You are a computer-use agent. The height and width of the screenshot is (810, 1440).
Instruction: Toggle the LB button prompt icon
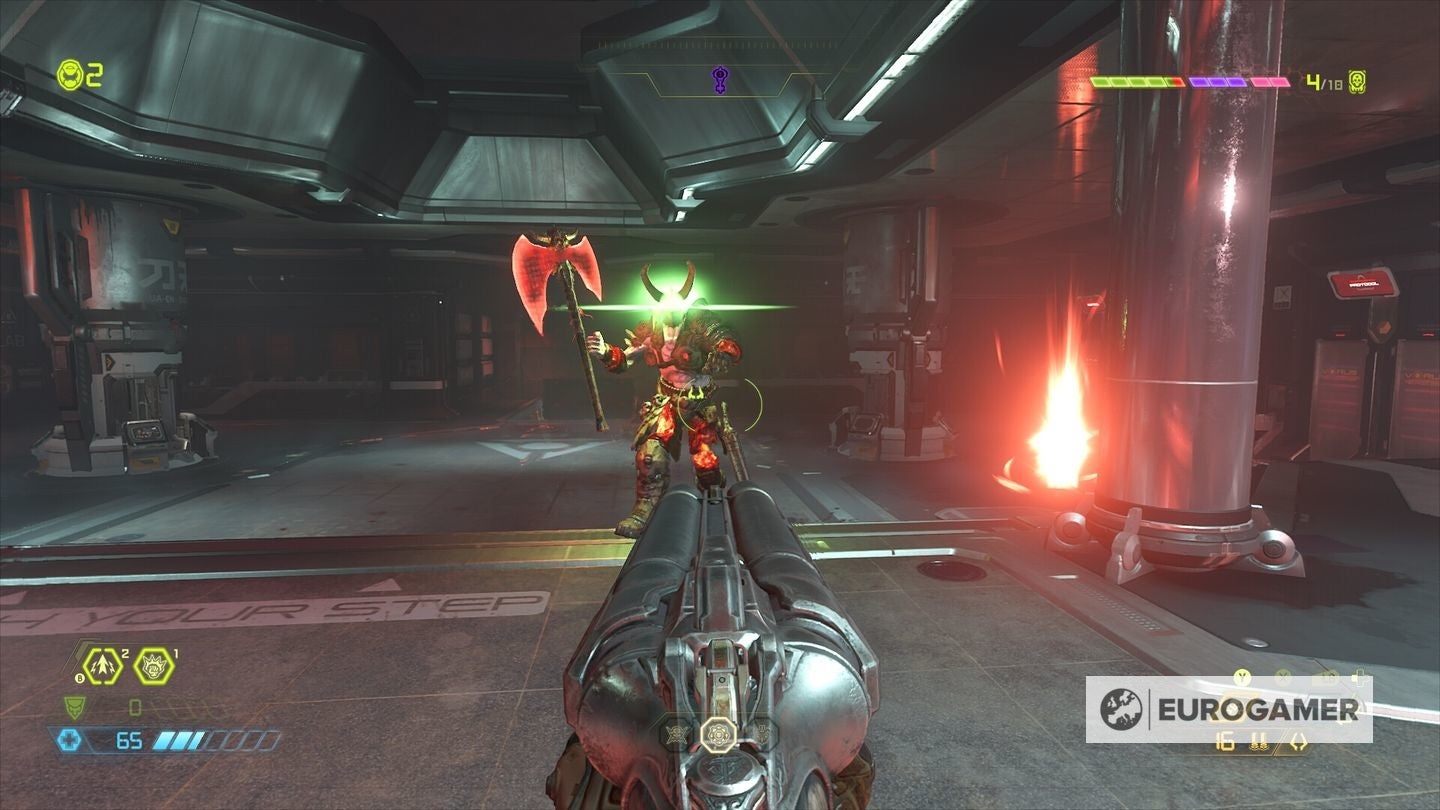pyautogui.click(x=1326, y=676)
